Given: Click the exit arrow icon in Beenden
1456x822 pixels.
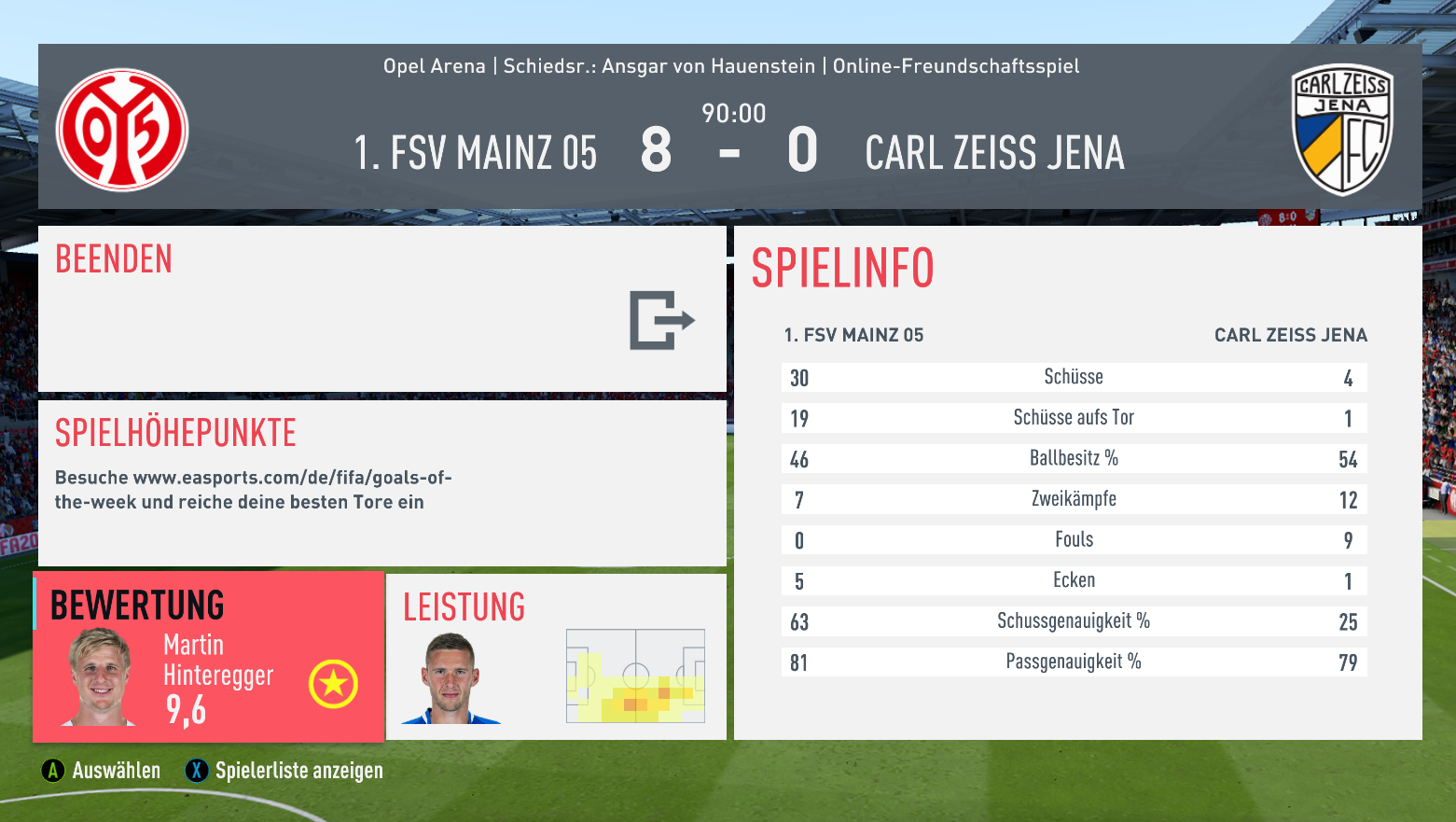Looking at the screenshot, I should point(661,320).
